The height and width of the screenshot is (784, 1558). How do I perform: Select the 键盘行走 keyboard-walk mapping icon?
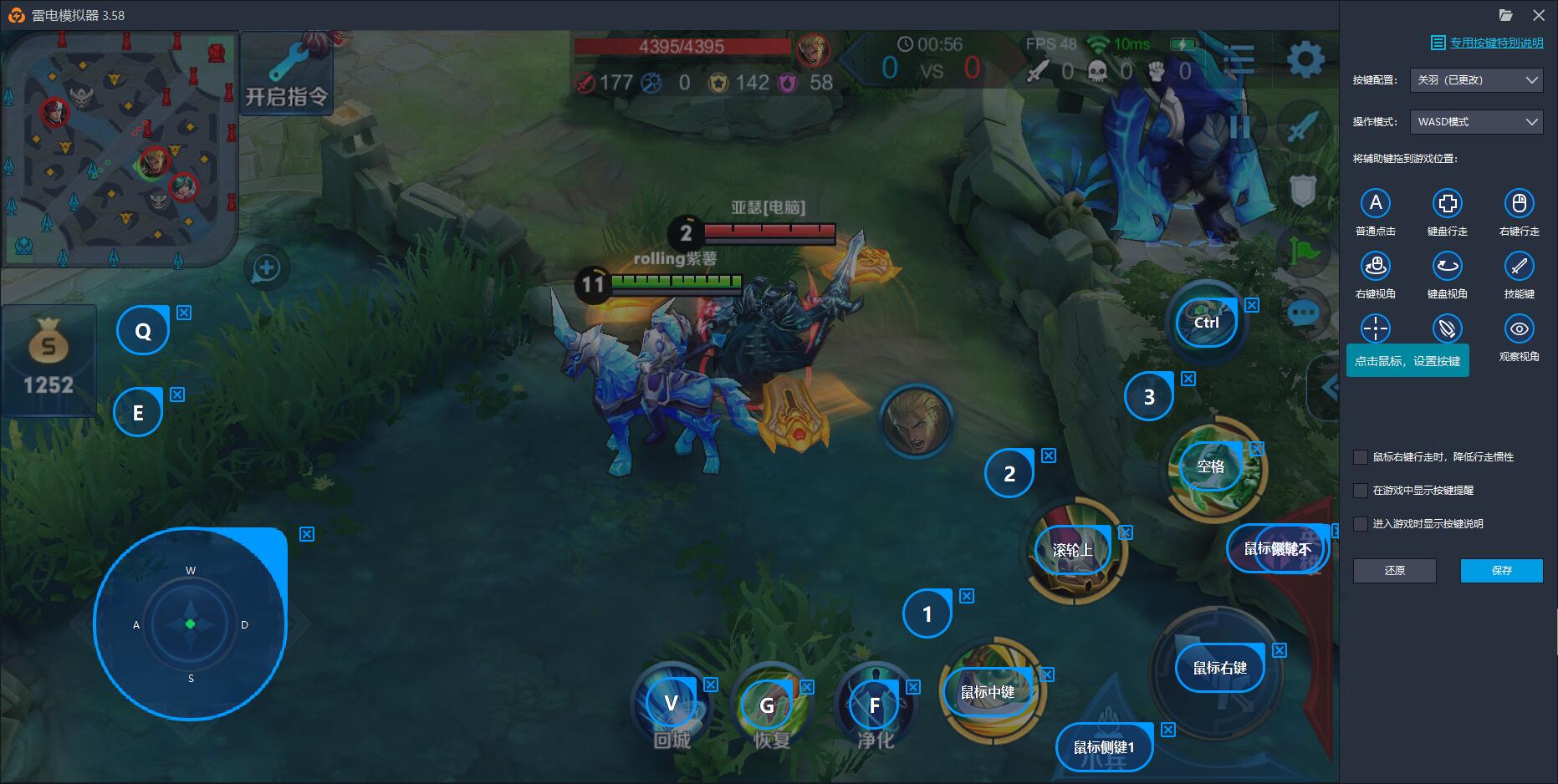1448,204
